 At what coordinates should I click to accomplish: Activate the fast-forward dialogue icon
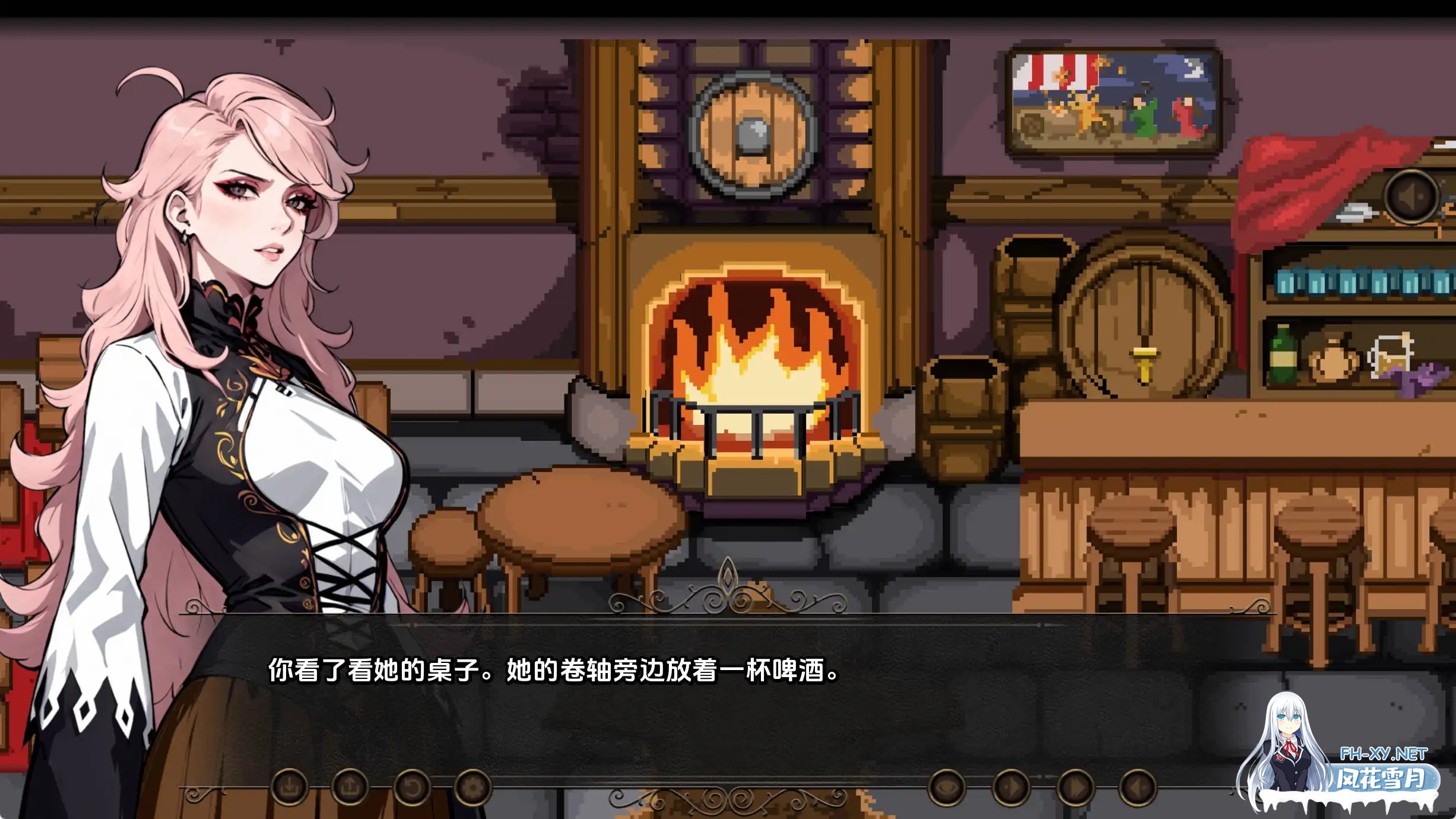(x=1077, y=788)
